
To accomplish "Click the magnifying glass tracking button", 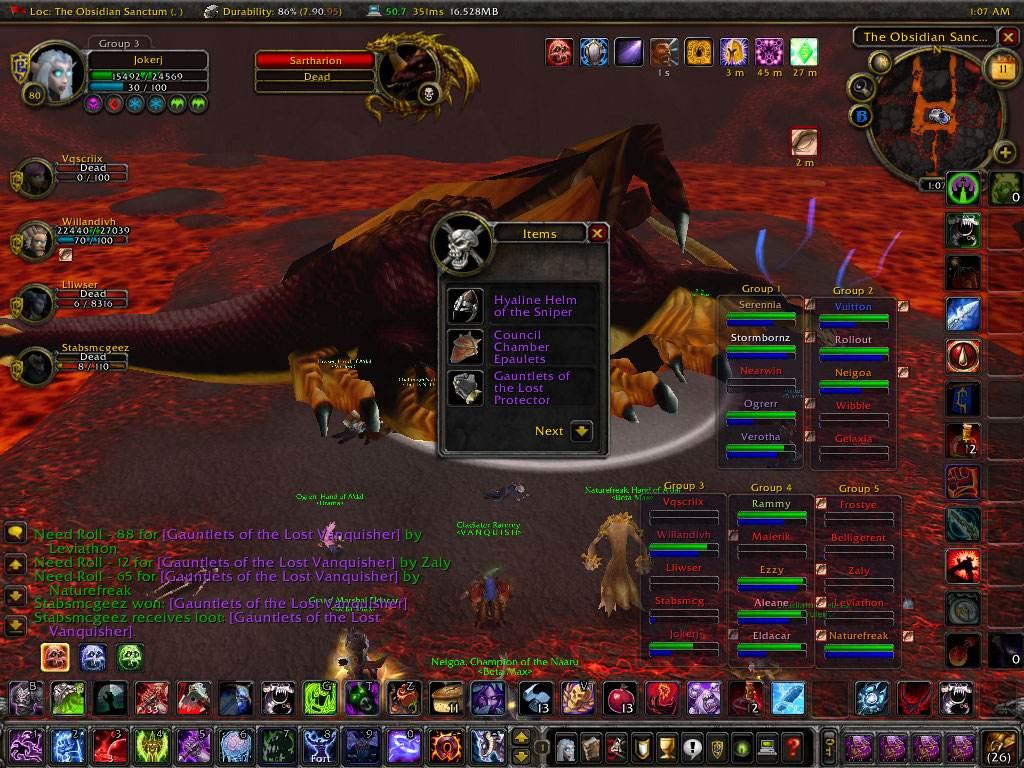I will (862, 88).
